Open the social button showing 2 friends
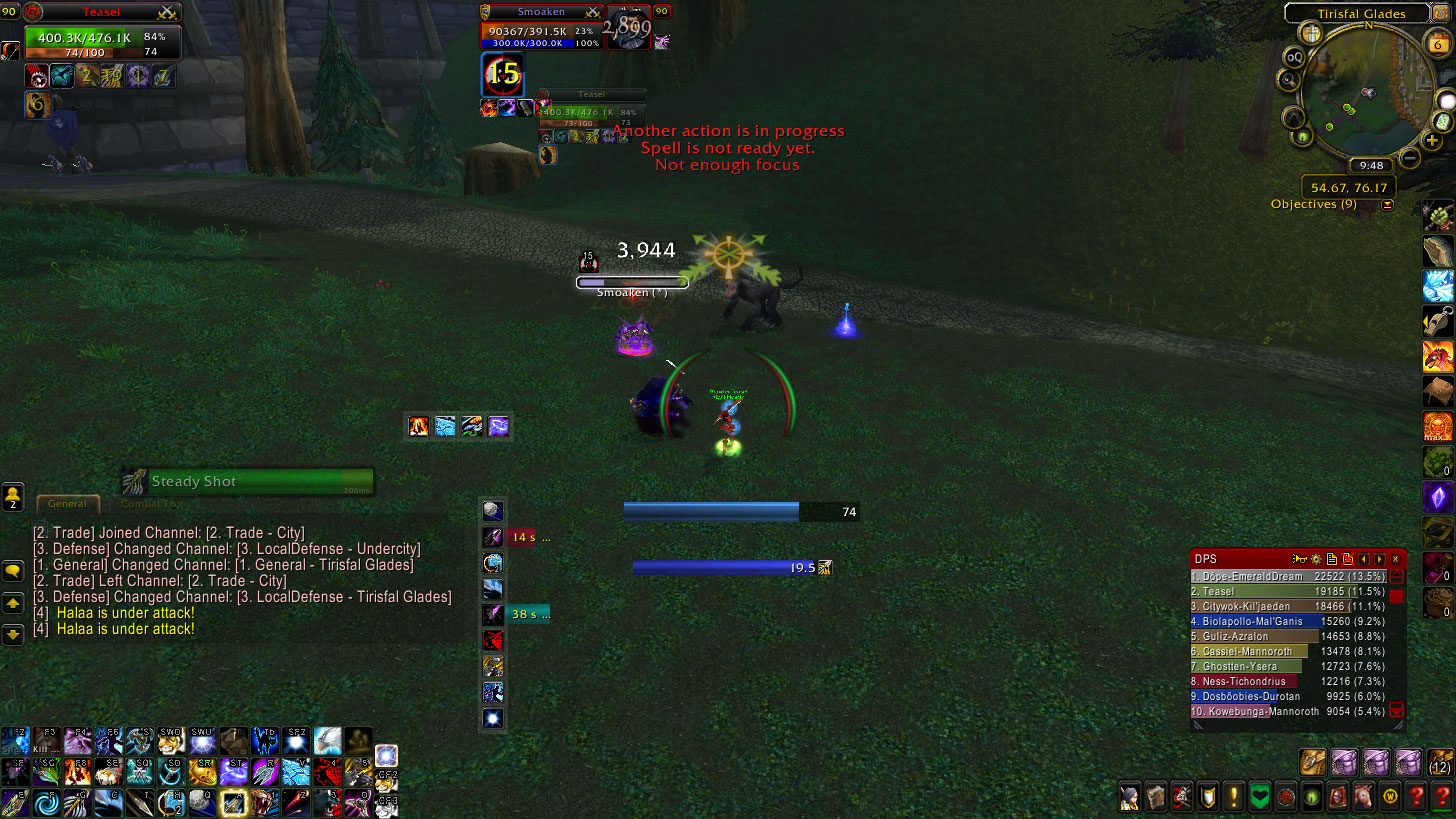This screenshot has width=1456, height=819. click(x=13, y=496)
